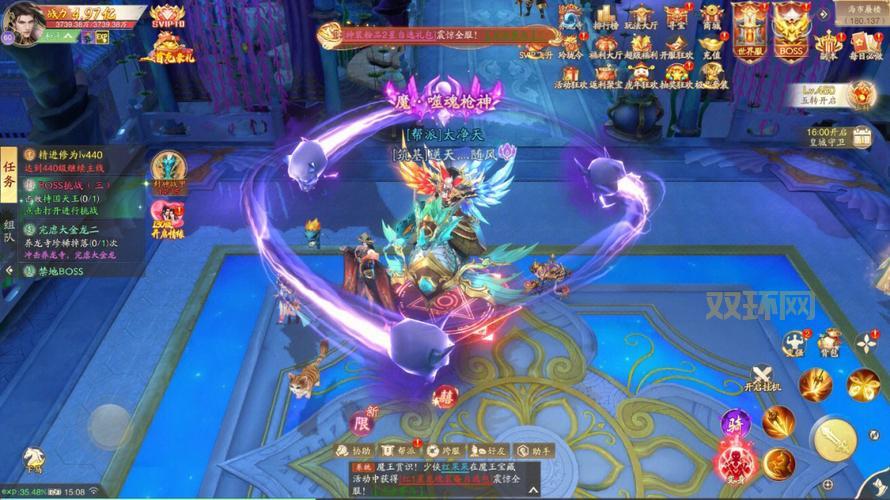
Task: Open the 玩法大厅 gameplay hall
Action: click(641, 21)
